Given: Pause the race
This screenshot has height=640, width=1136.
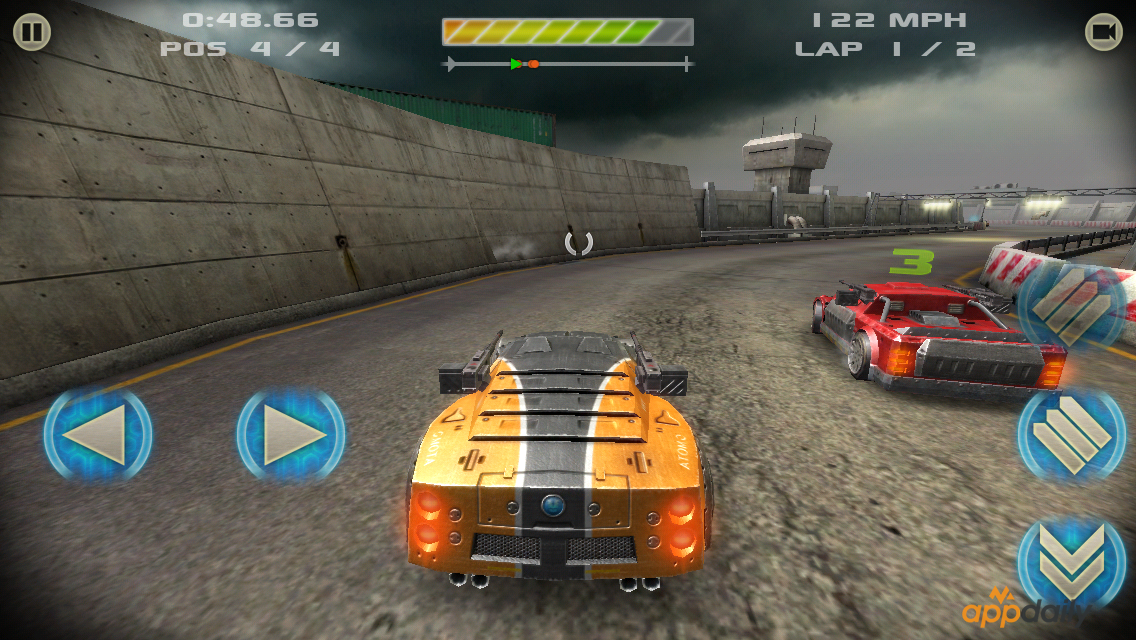Looking at the screenshot, I should [32, 33].
